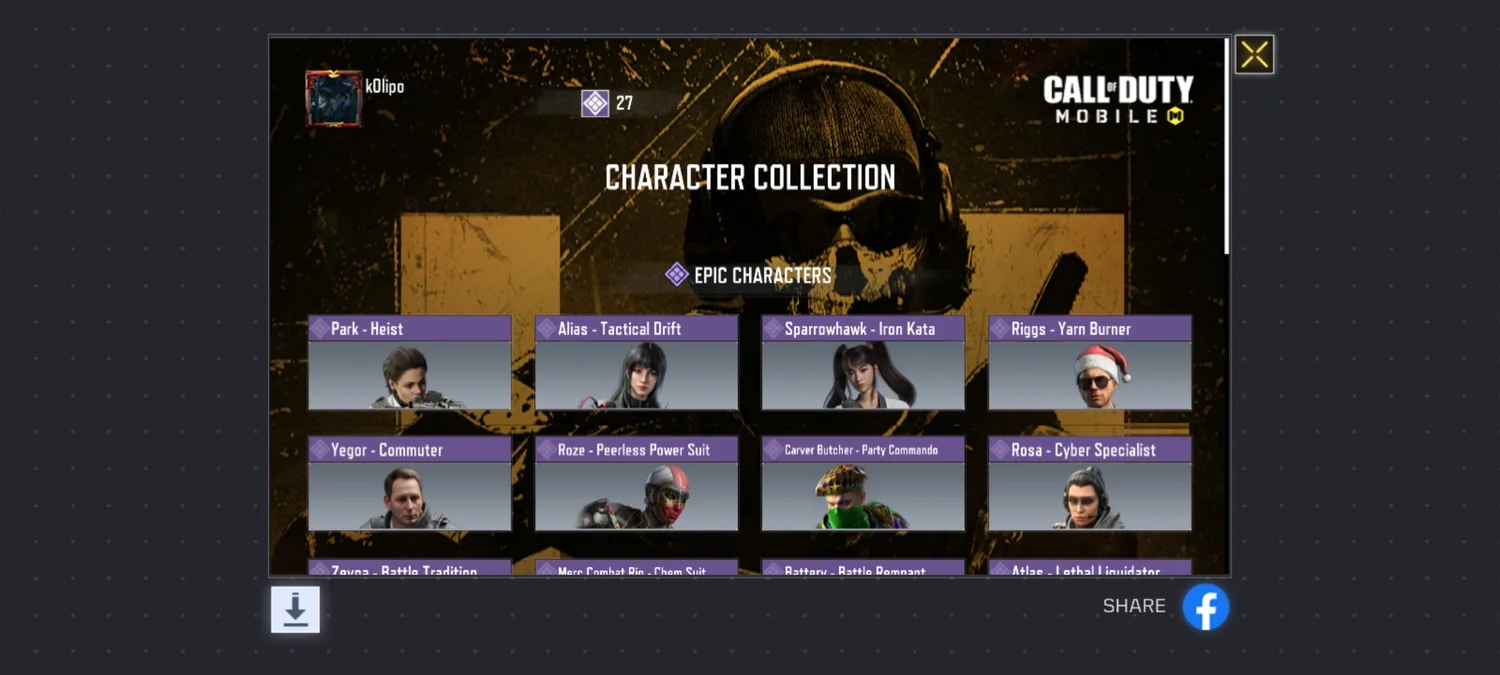Click the collection panel's vertical scrollbar
The width and height of the screenshot is (1500, 675).
pyautogui.click(x=1227, y=147)
